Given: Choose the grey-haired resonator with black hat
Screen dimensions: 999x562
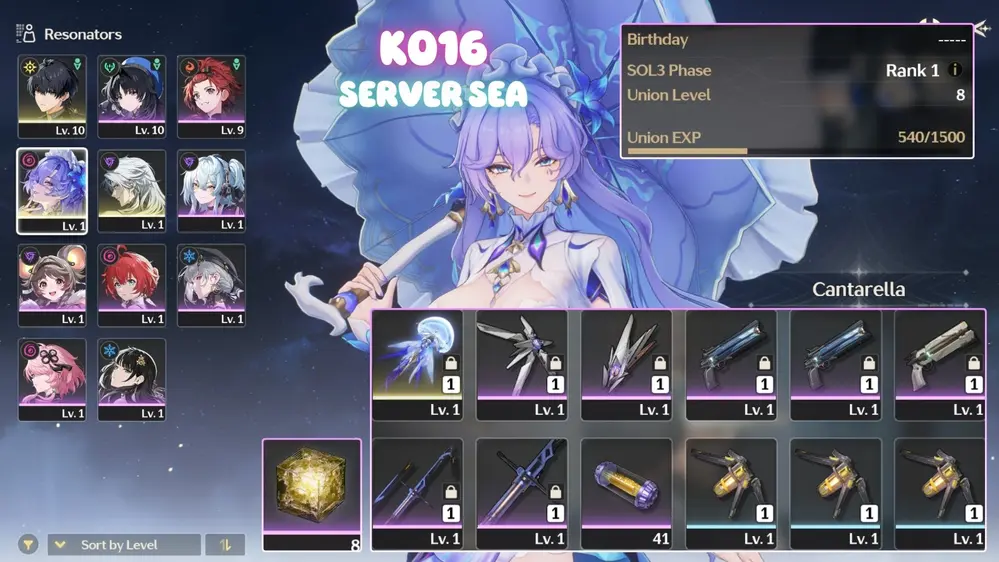Looking at the screenshot, I should pyautogui.click(x=211, y=285).
